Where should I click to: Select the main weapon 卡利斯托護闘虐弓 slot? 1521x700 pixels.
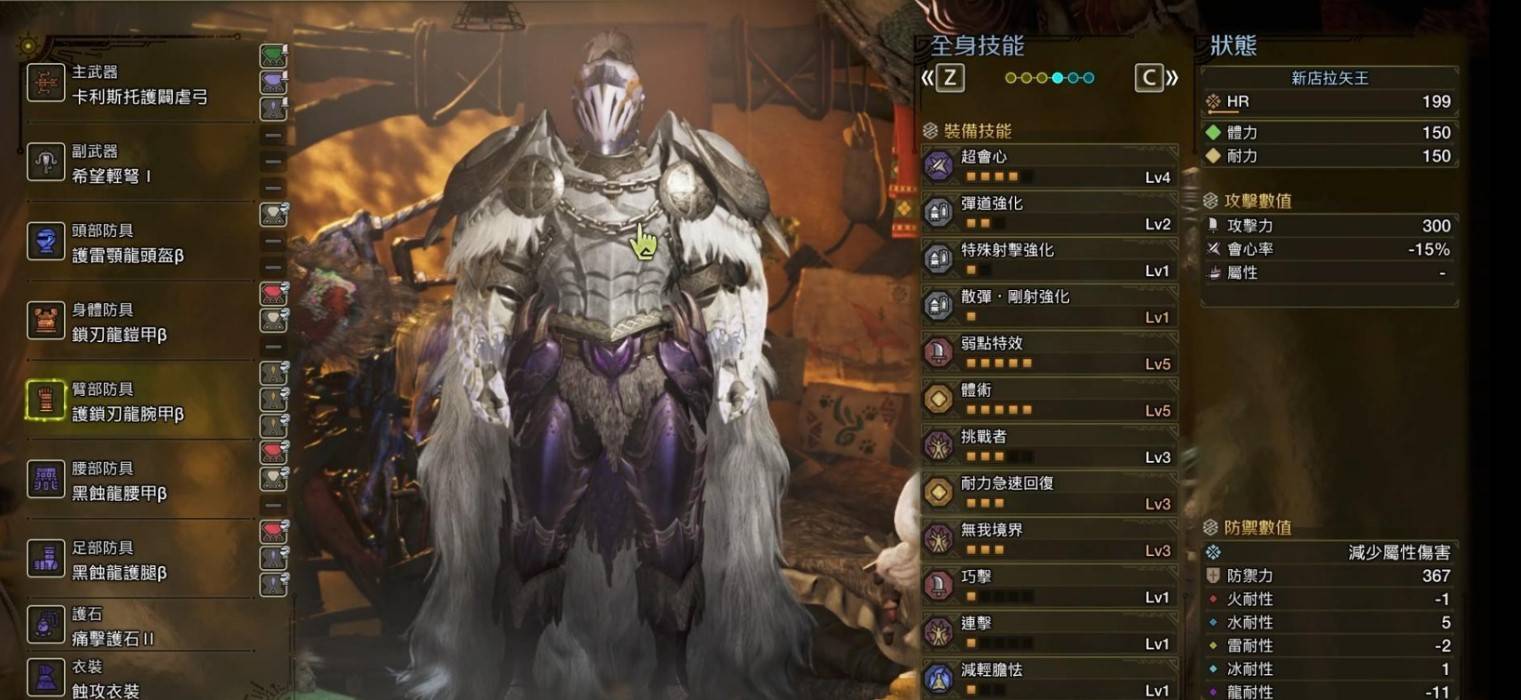(140, 86)
